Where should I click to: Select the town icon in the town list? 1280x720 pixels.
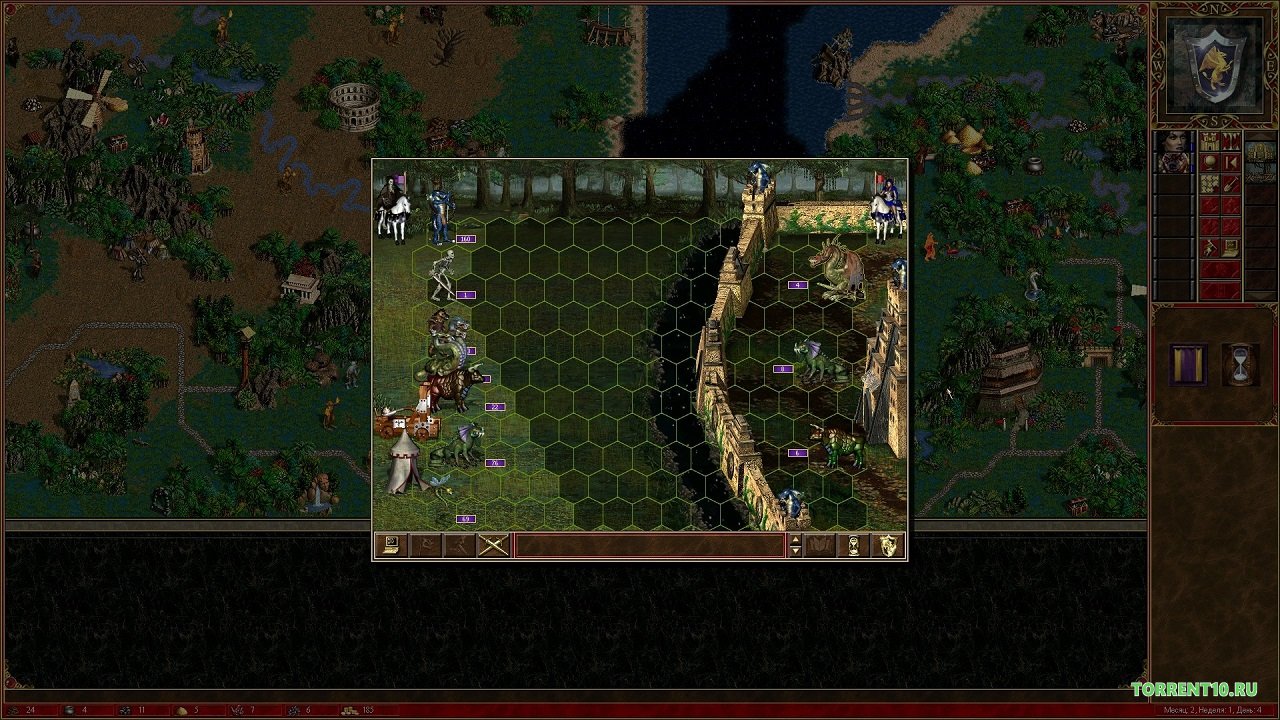(x=1260, y=152)
